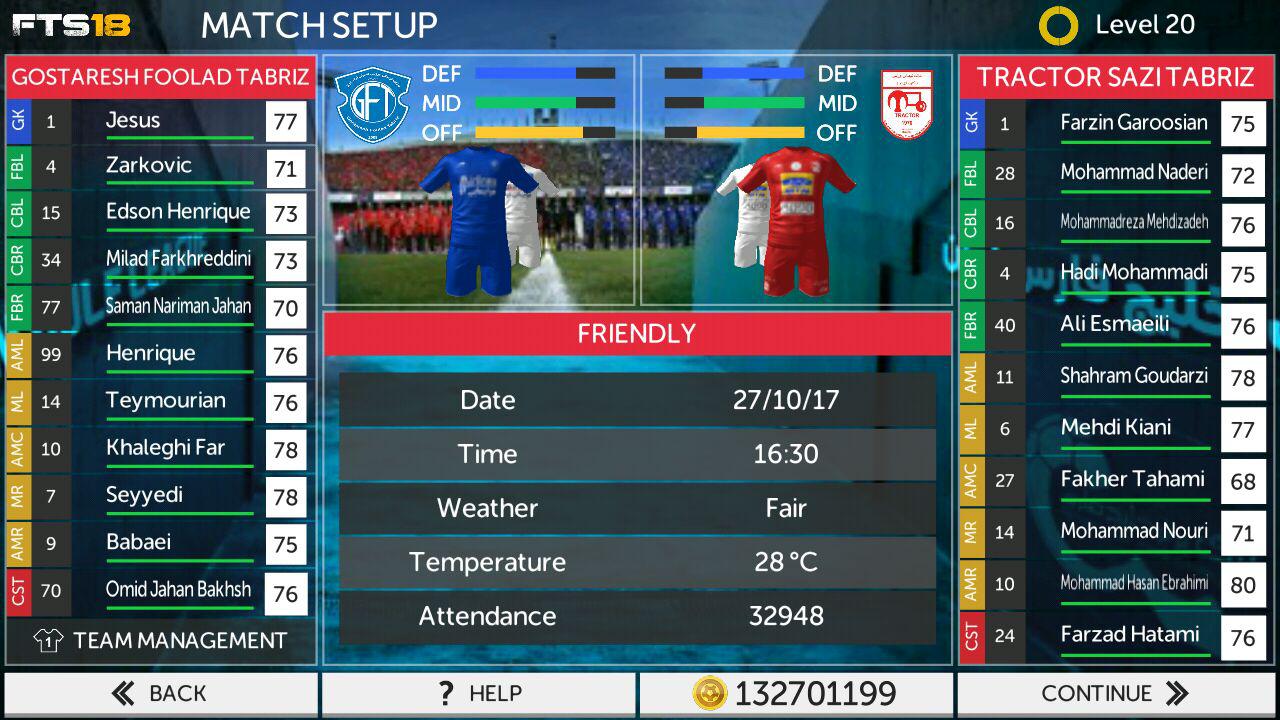Select the red Tractor Sazi kit
The image size is (1280, 720).
click(x=796, y=220)
